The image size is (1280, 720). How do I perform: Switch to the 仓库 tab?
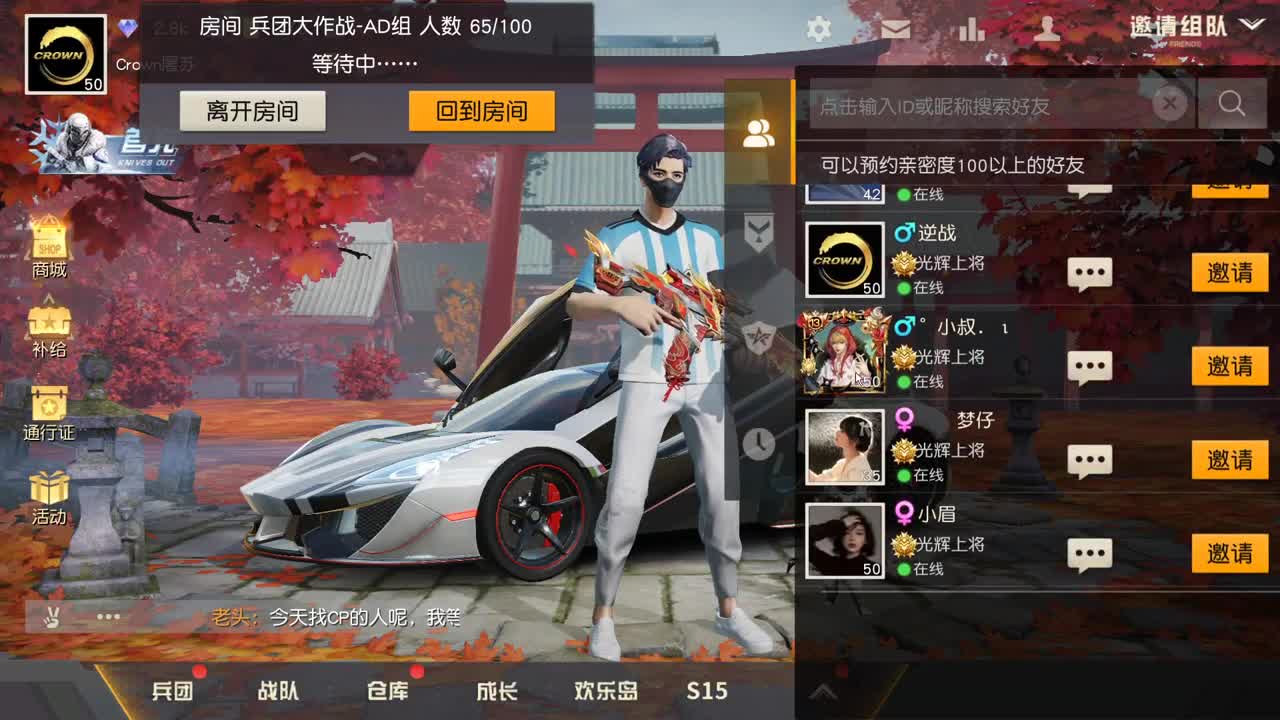tap(386, 691)
